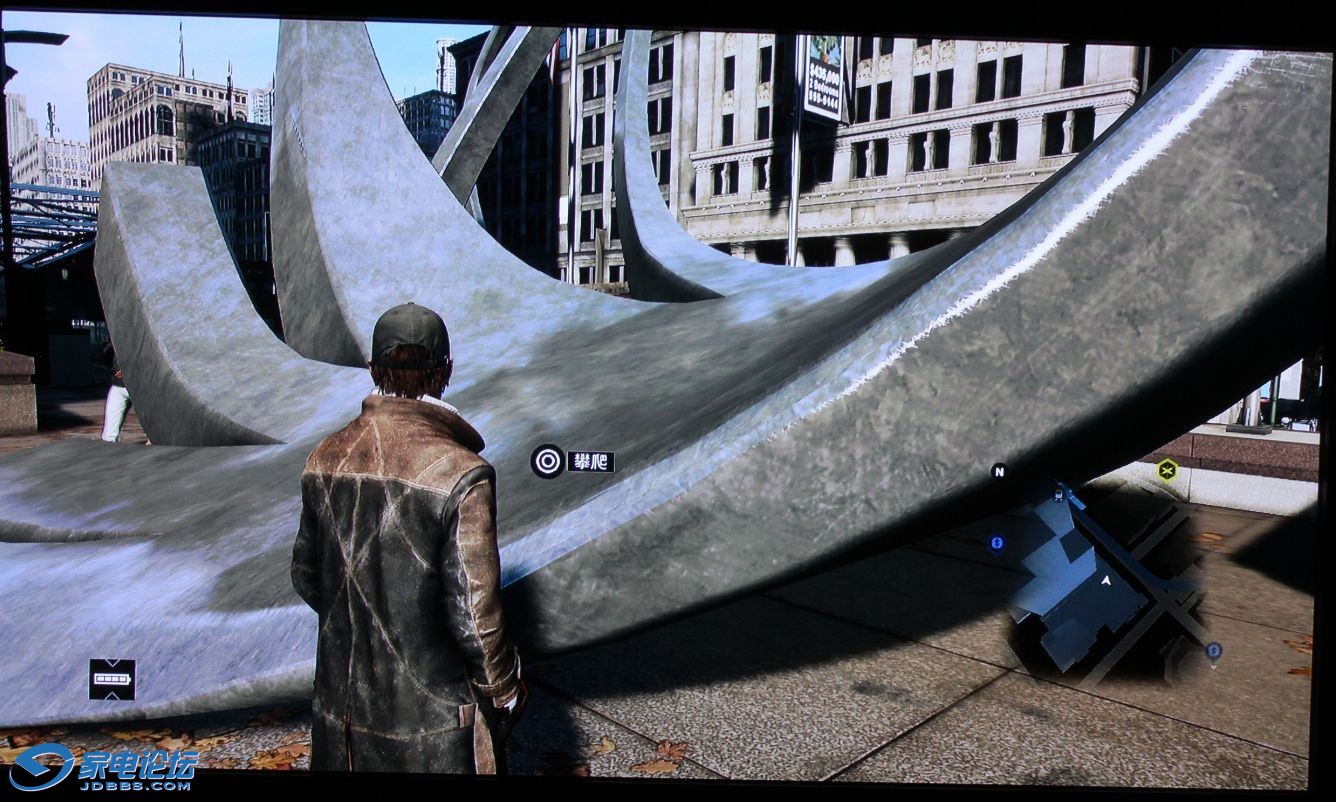Click the N compass marker on the minimap
The width and height of the screenshot is (1336, 802).
pos(998,471)
